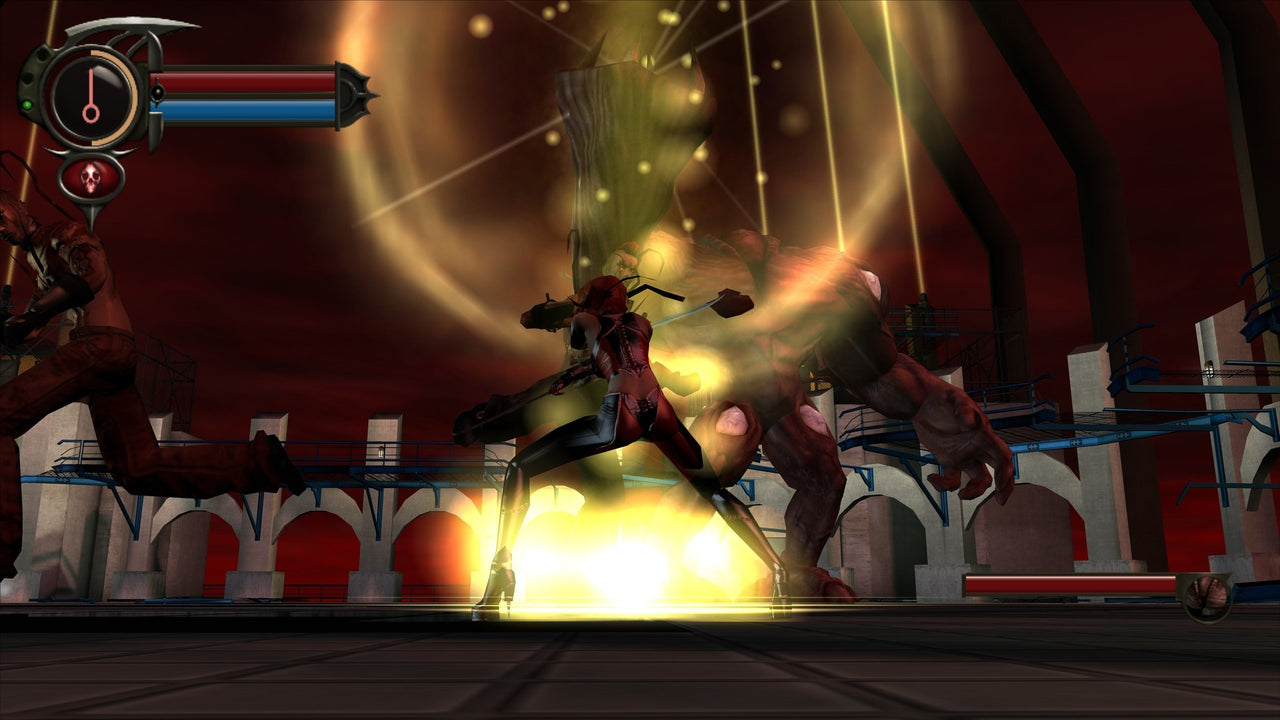Click the skull emblem below Rayne's health dial

[91, 177]
